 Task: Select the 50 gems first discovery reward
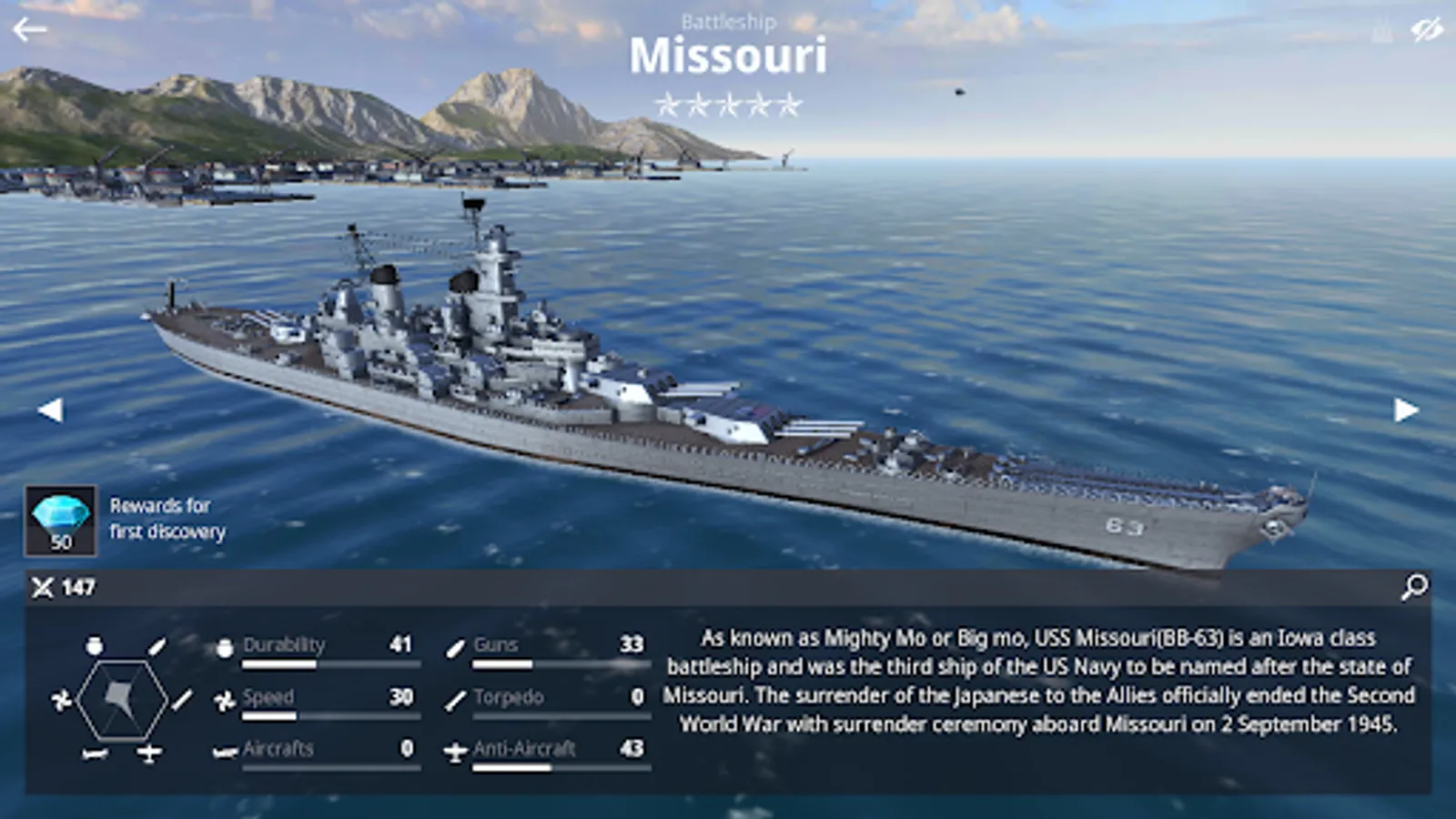coord(60,521)
